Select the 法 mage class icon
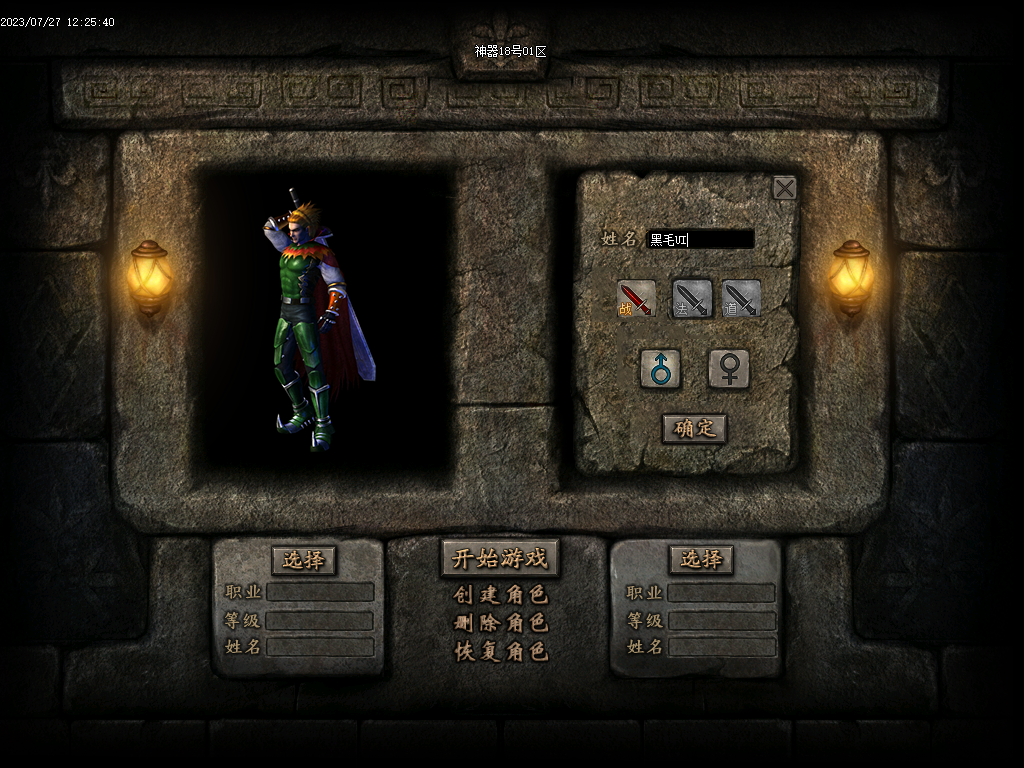This screenshot has height=768, width=1024. coord(691,299)
